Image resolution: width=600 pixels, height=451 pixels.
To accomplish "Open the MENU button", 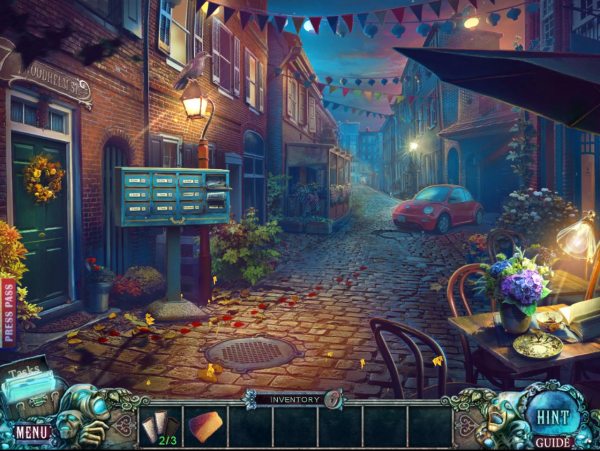I will 31,433.
